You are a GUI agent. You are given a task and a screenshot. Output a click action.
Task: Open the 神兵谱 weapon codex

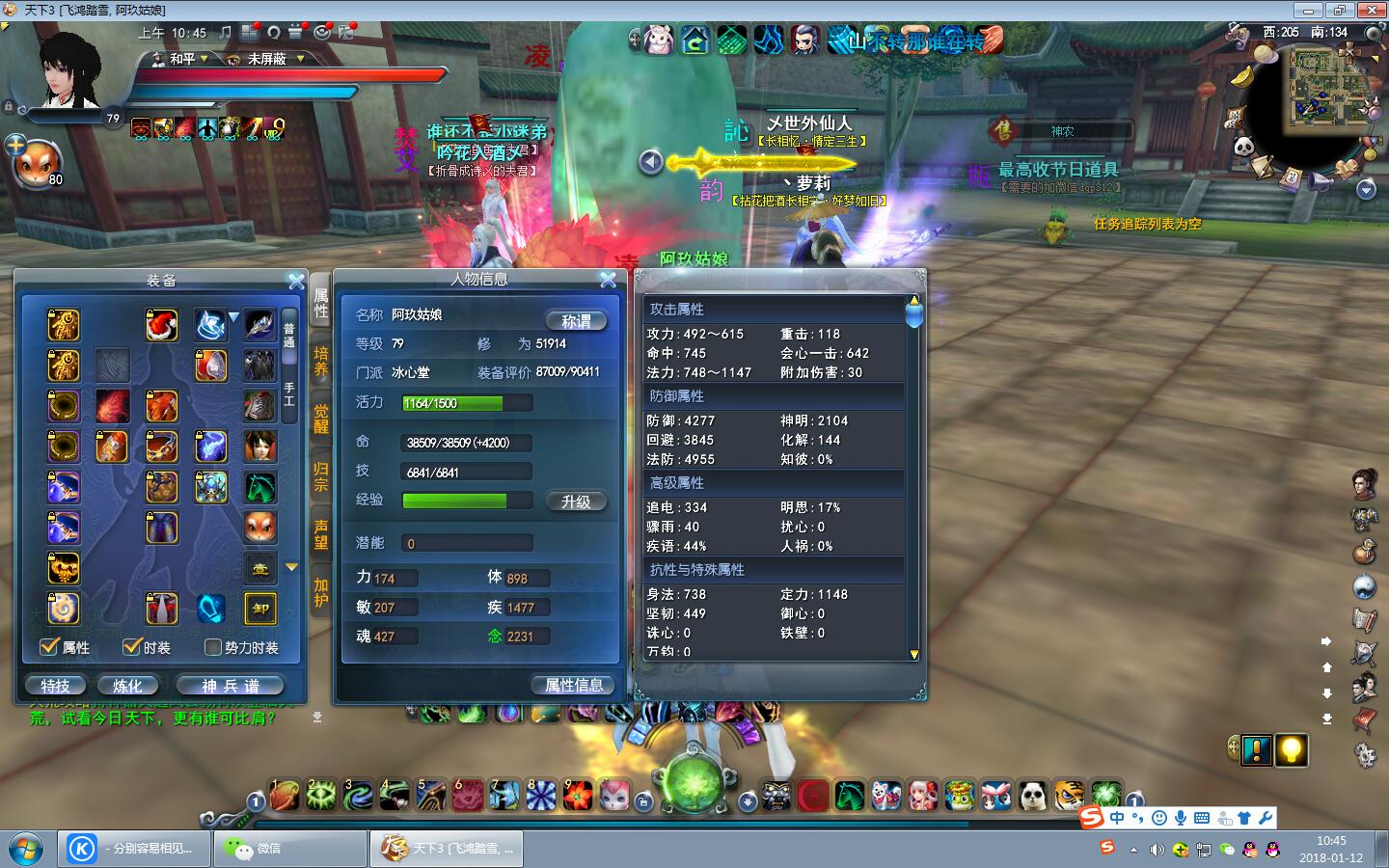point(231,686)
